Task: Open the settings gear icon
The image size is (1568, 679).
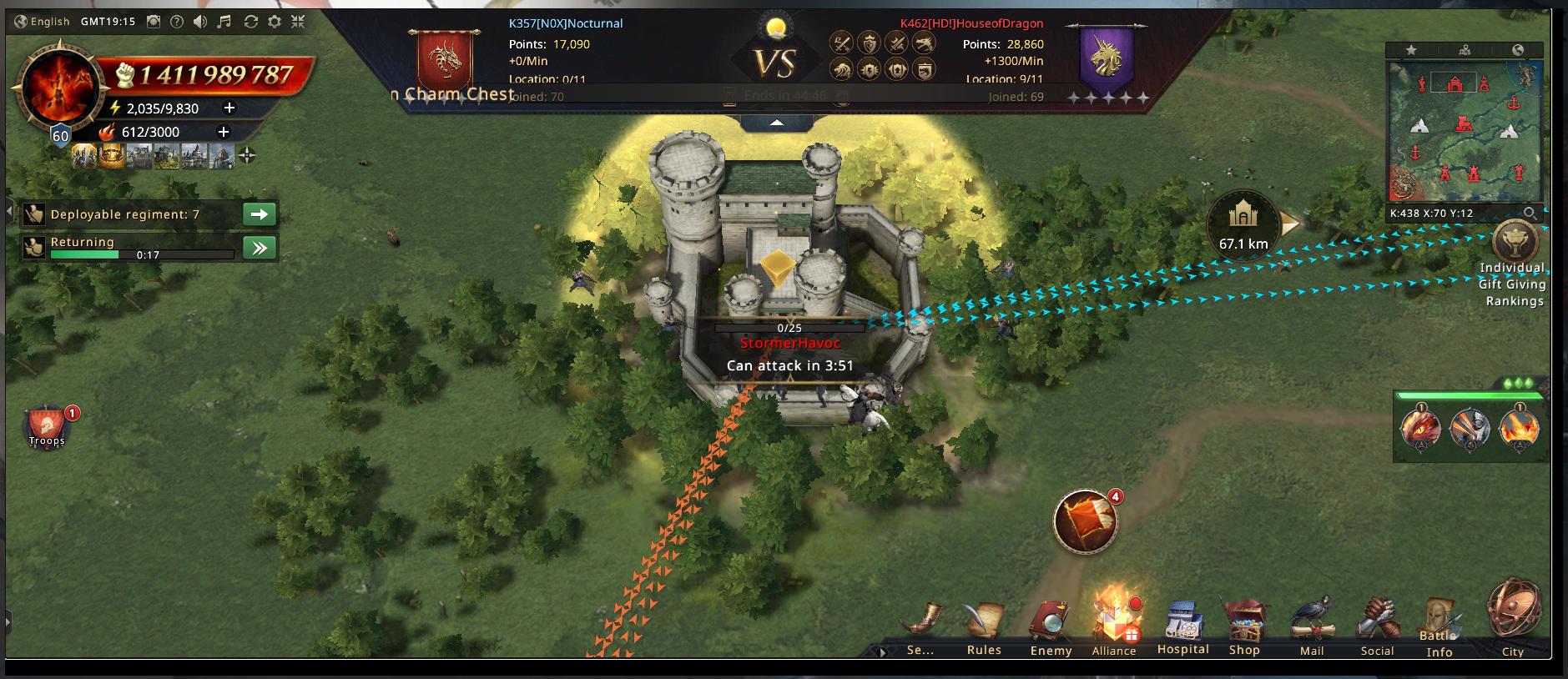Action: [274, 22]
